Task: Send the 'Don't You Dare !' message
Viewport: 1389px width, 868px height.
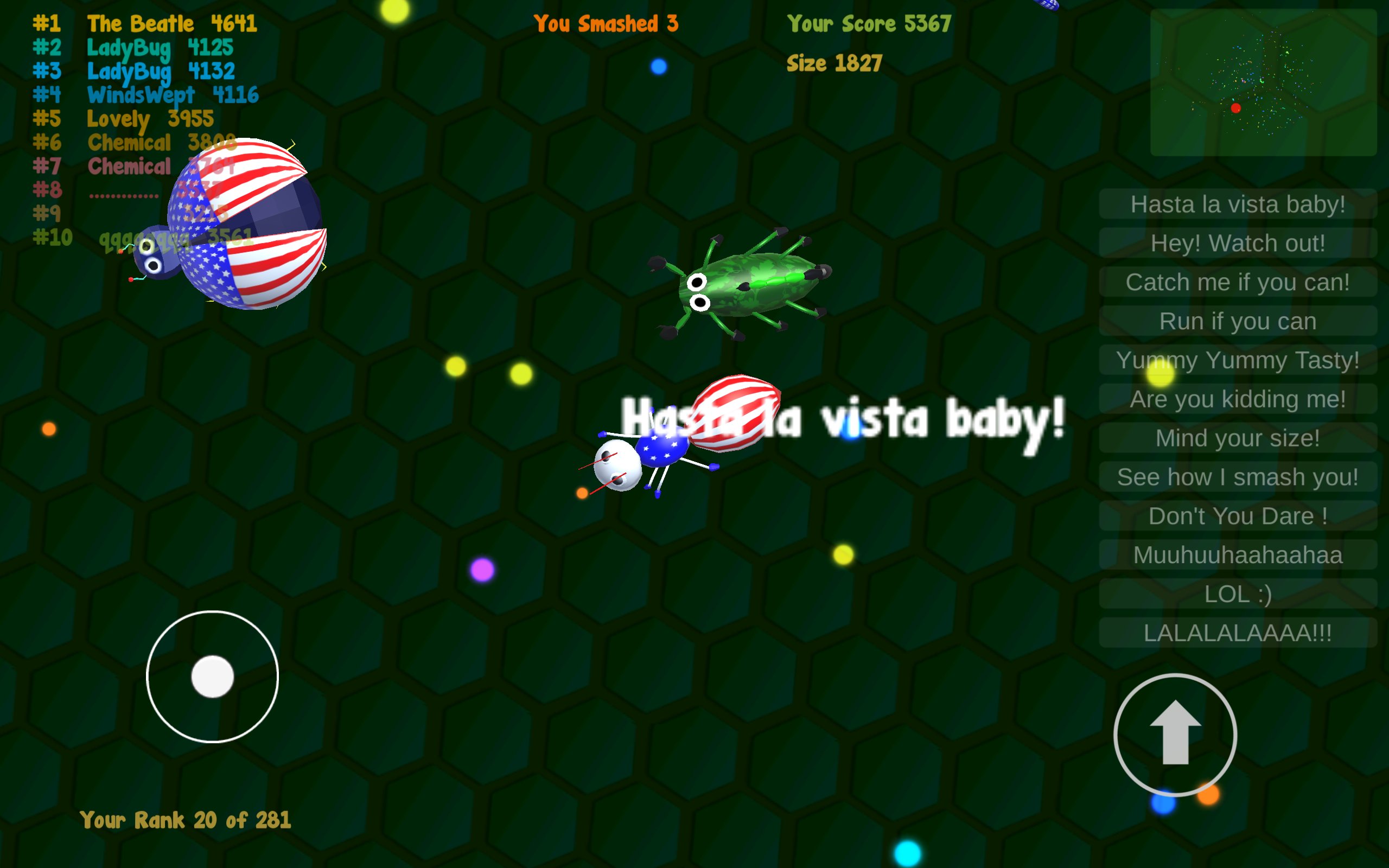Action: click(x=1237, y=515)
